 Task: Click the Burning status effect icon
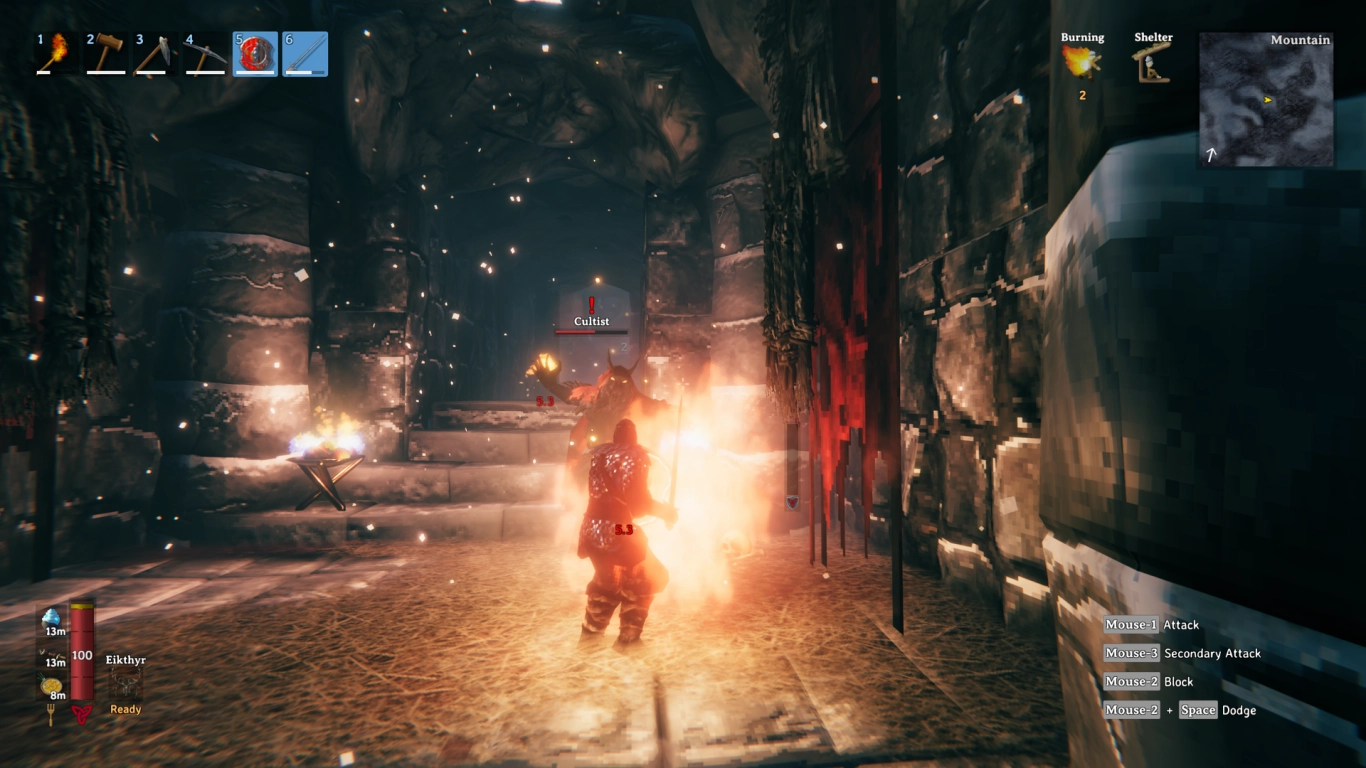pyautogui.click(x=1081, y=65)
